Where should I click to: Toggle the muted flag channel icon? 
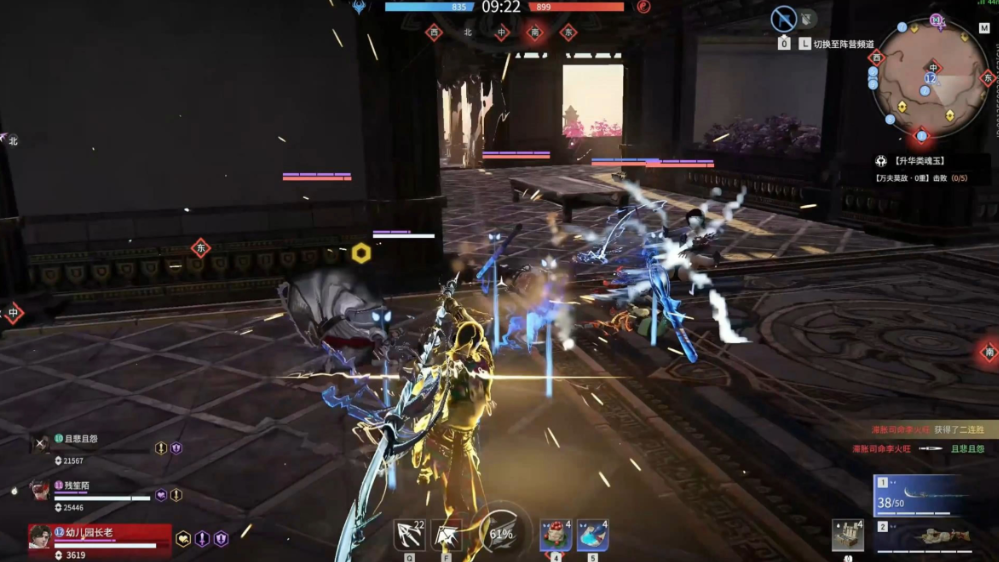(784, 18)
